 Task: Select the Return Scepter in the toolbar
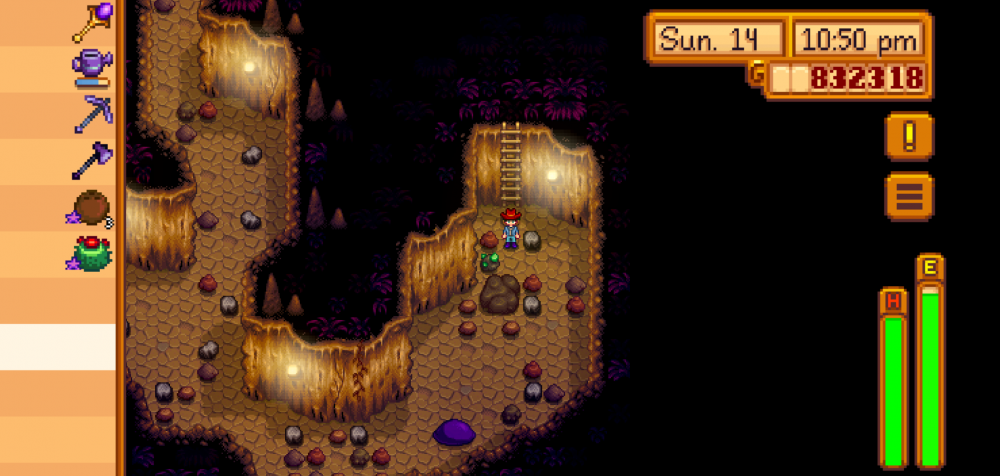point(92,20)
